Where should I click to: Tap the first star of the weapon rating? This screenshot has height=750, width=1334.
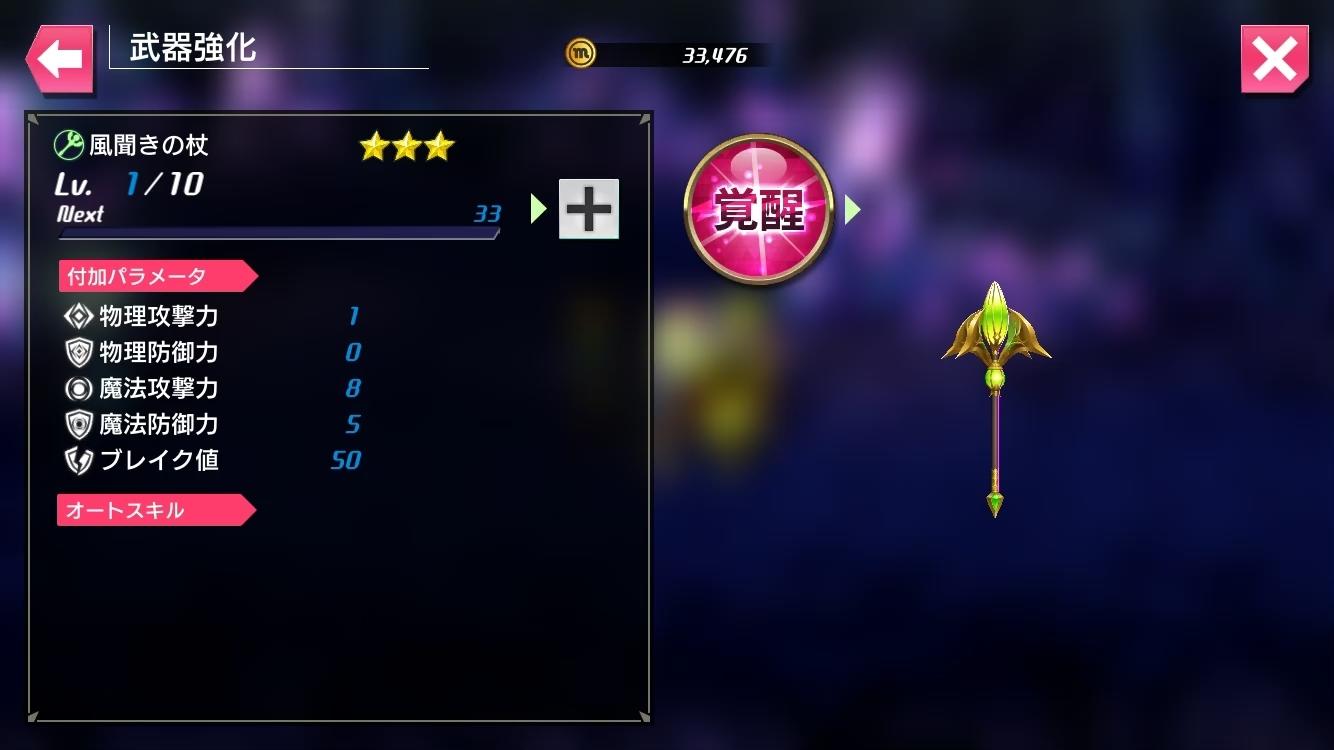tap(373, 146)
